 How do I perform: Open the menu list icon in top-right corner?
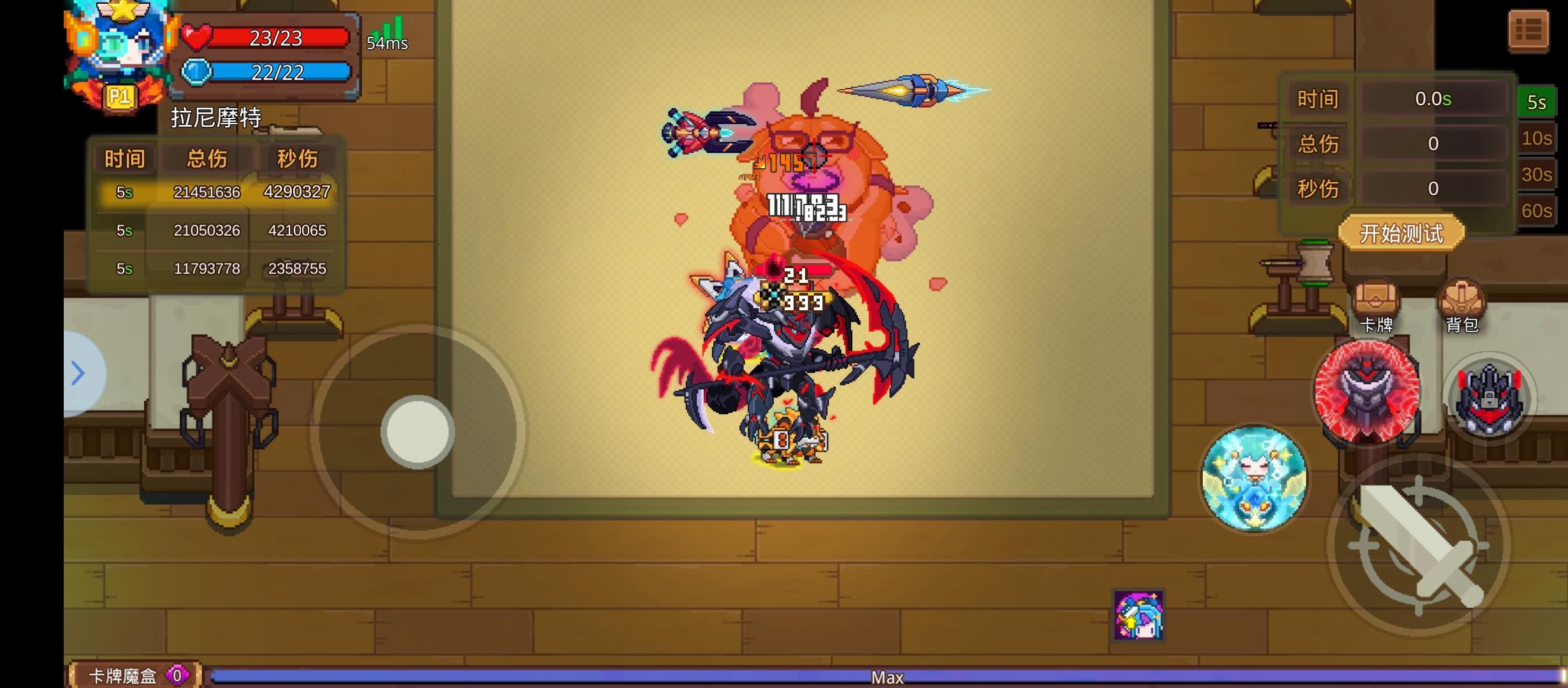point(1529,29)
